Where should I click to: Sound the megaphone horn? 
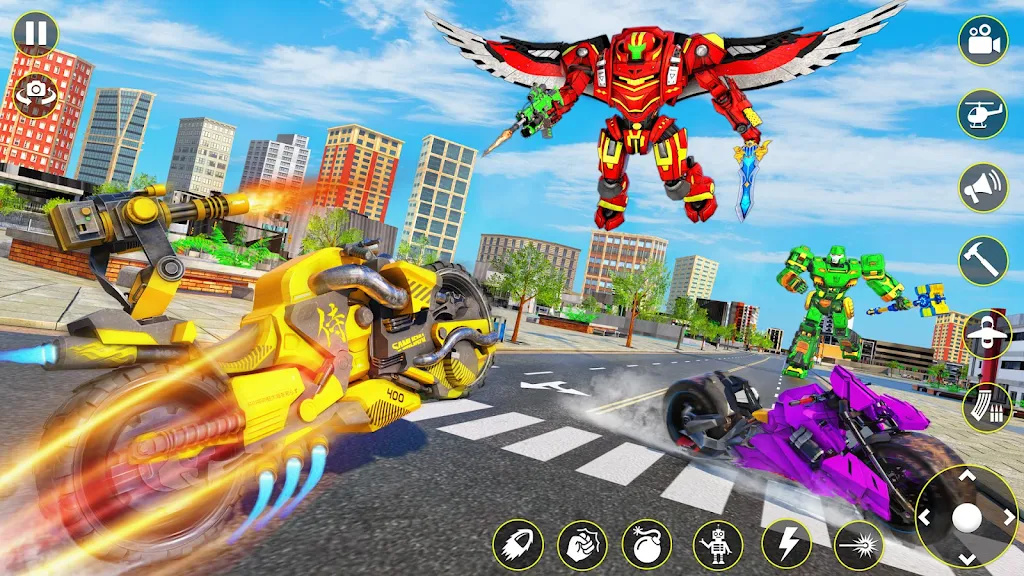[983, 187]
